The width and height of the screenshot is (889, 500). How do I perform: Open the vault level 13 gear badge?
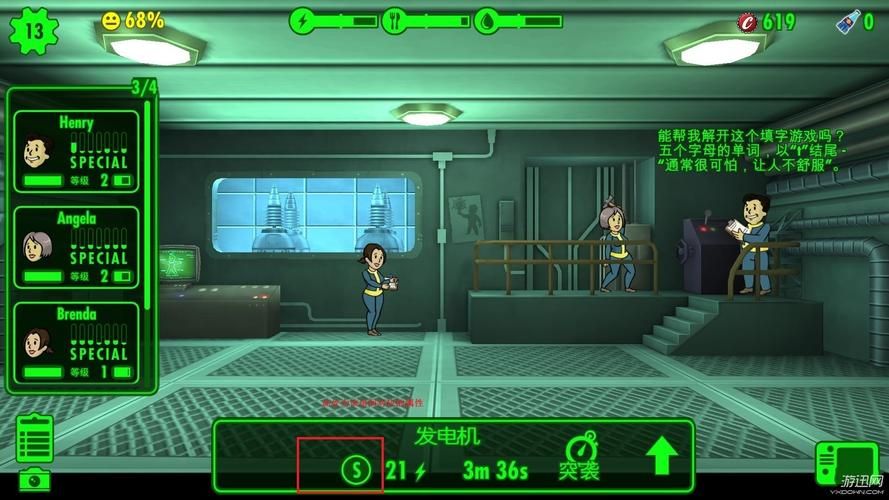pyautogui.click(x=33, y=29)
